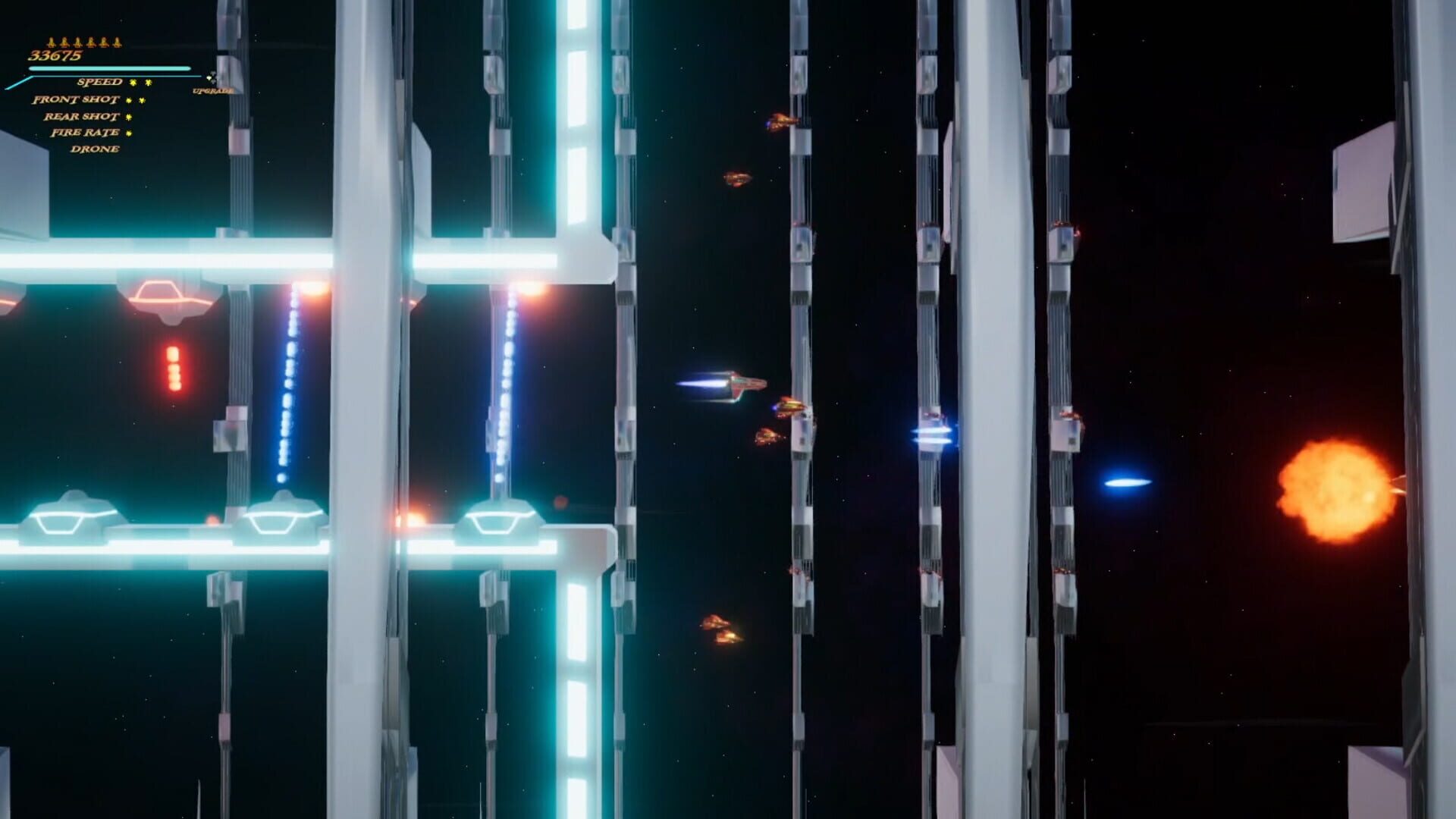Select the first ship life icon
Screen dimensions: 1456x819
coord(51,42)
